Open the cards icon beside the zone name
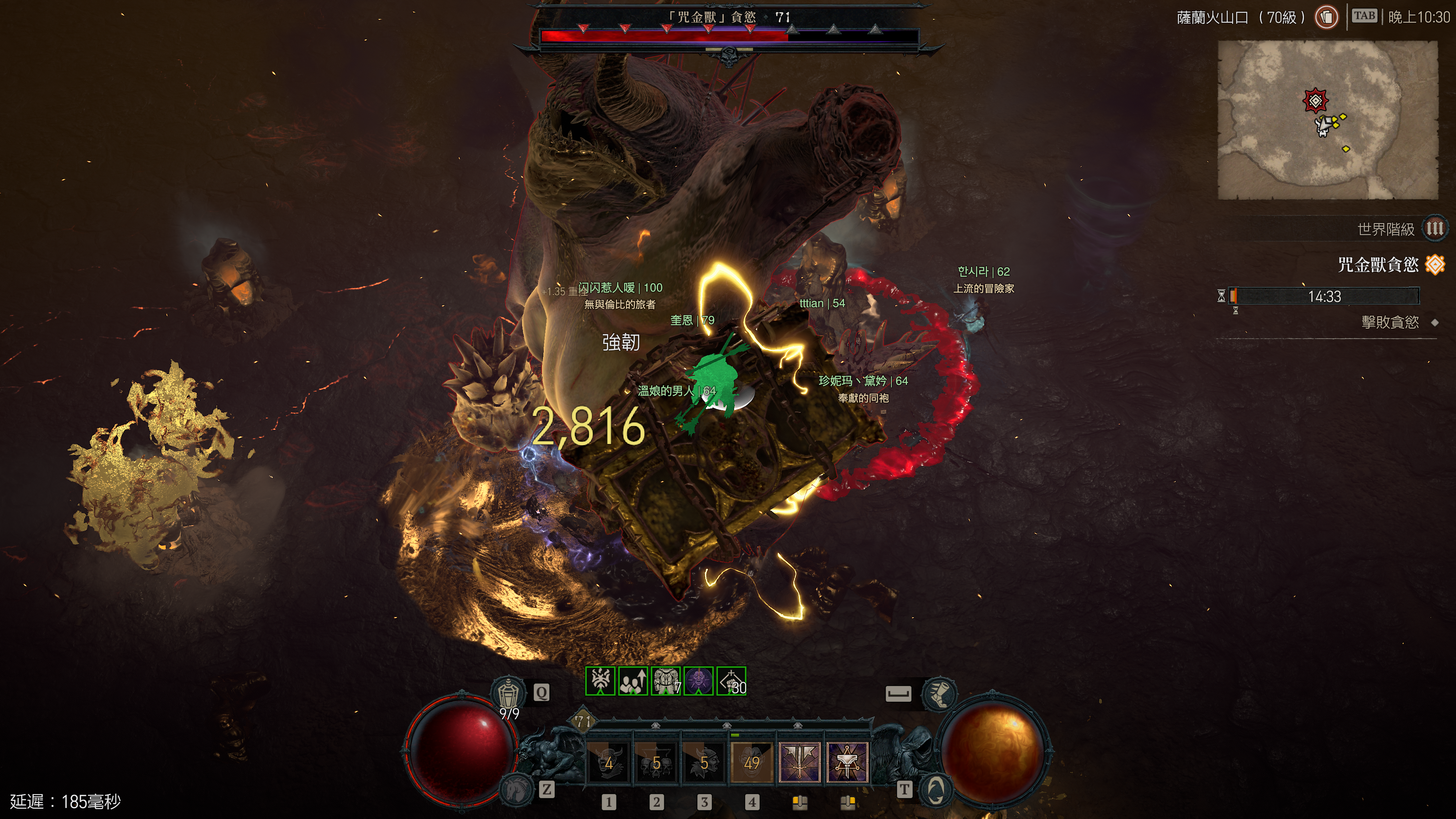 [x=1326, y=17]
